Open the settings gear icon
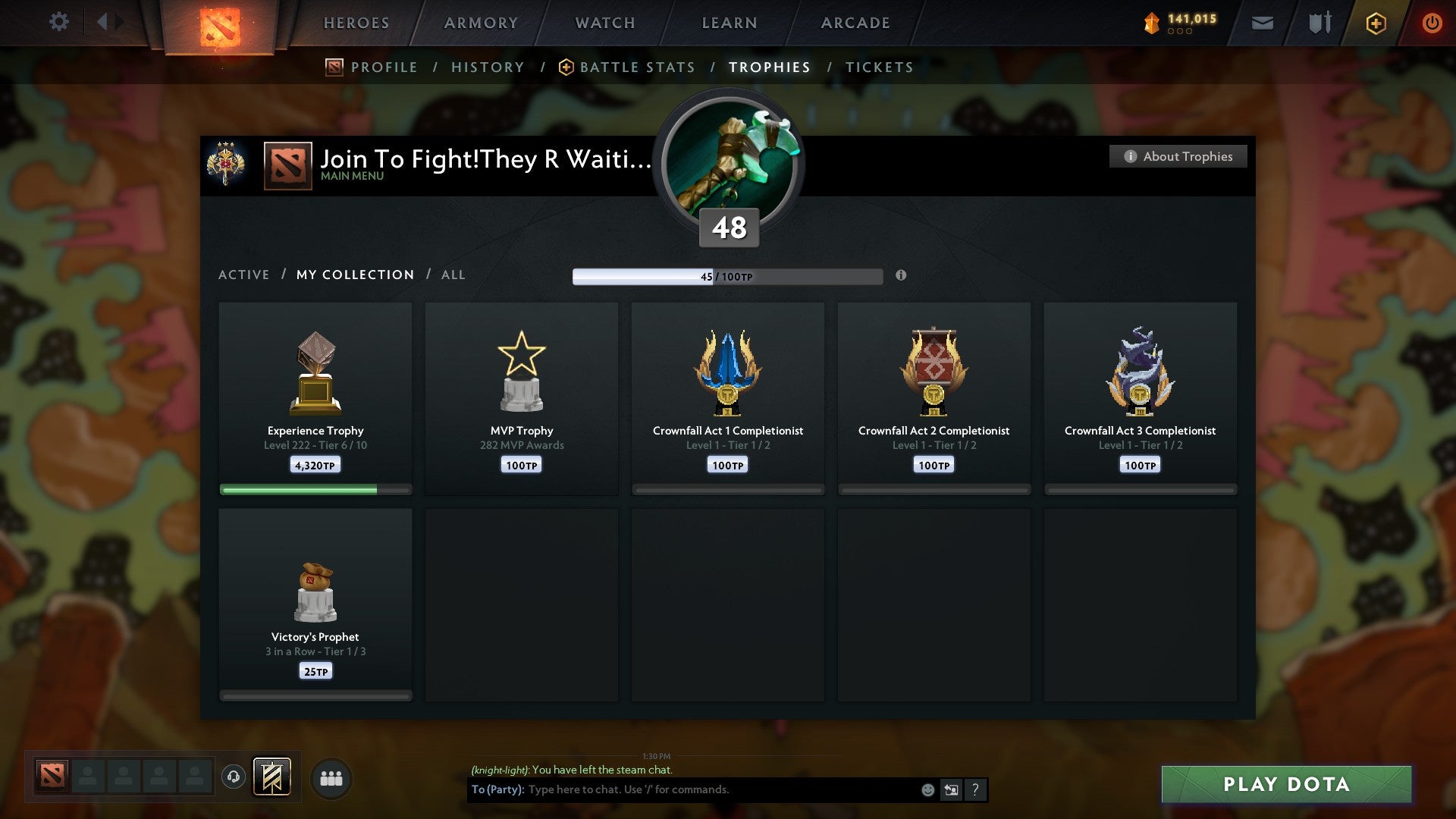 coord(59,21)
